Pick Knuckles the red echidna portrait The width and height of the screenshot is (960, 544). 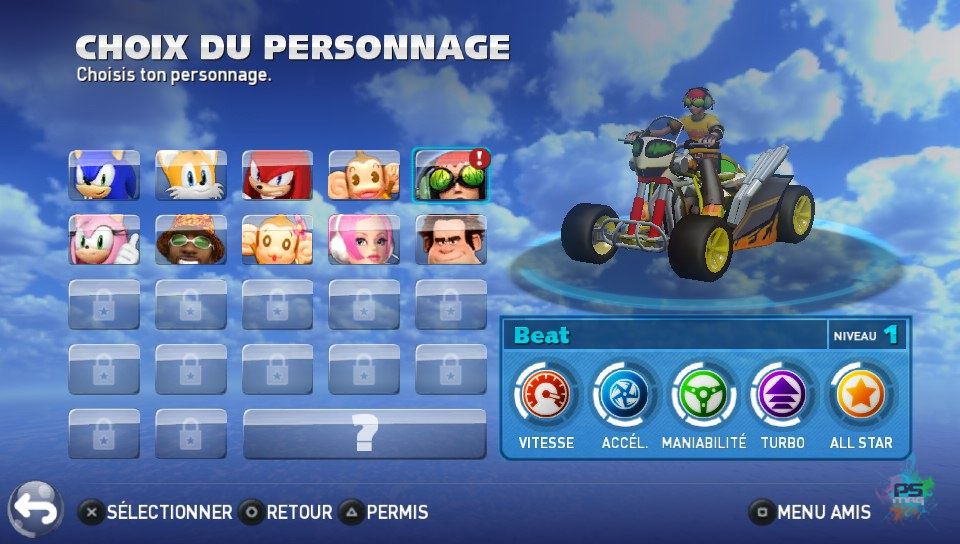[x=277, y=175]
